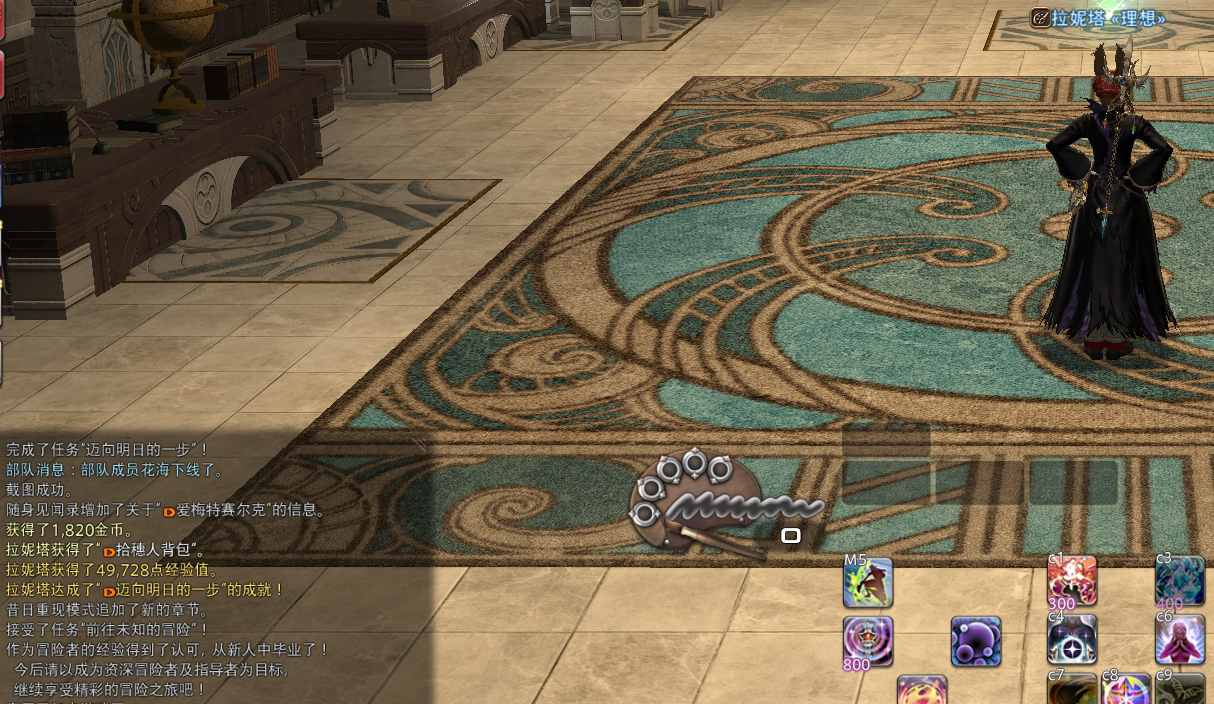This screenshot has height=704, width=1214.
Task: Cast the c3 cyan ice spell costing 400
Action: pyautogui.click(x=1180, y=582)
